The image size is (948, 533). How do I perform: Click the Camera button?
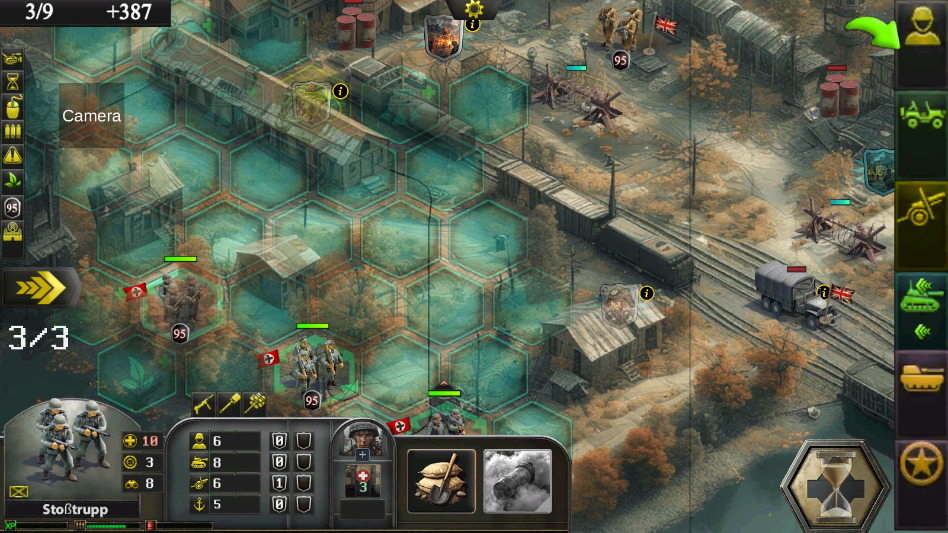coord(91,116)
